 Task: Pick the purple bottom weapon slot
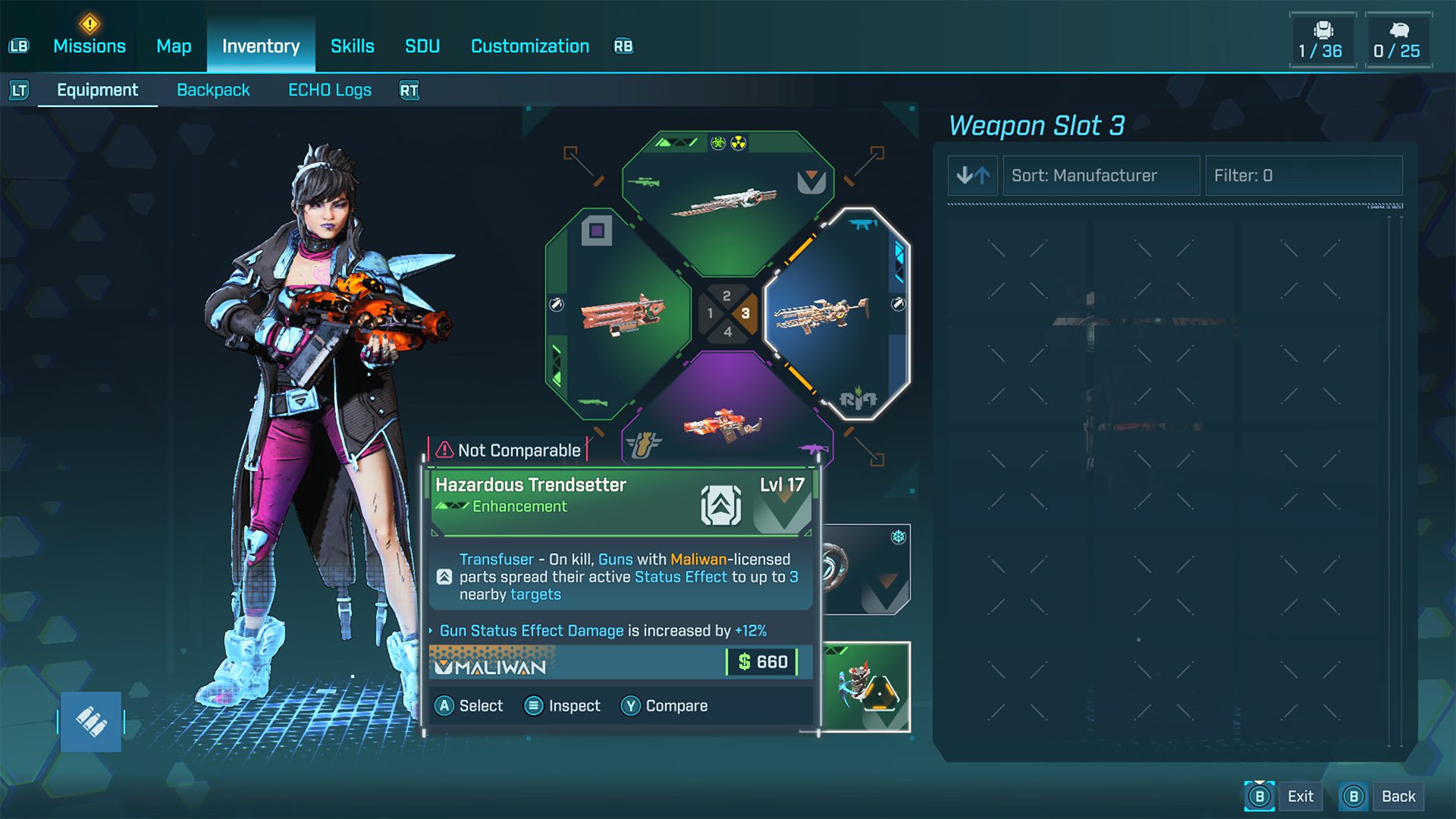point(726,425)
